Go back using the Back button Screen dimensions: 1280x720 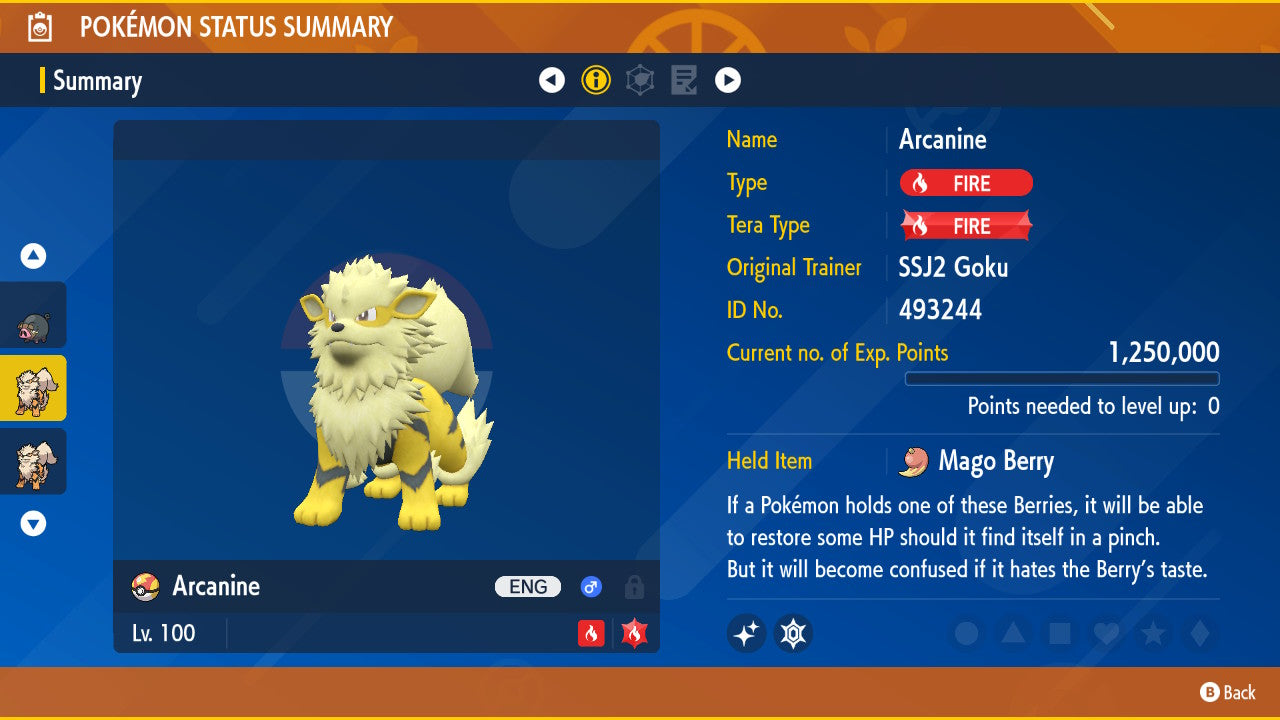coord(1228,692)
